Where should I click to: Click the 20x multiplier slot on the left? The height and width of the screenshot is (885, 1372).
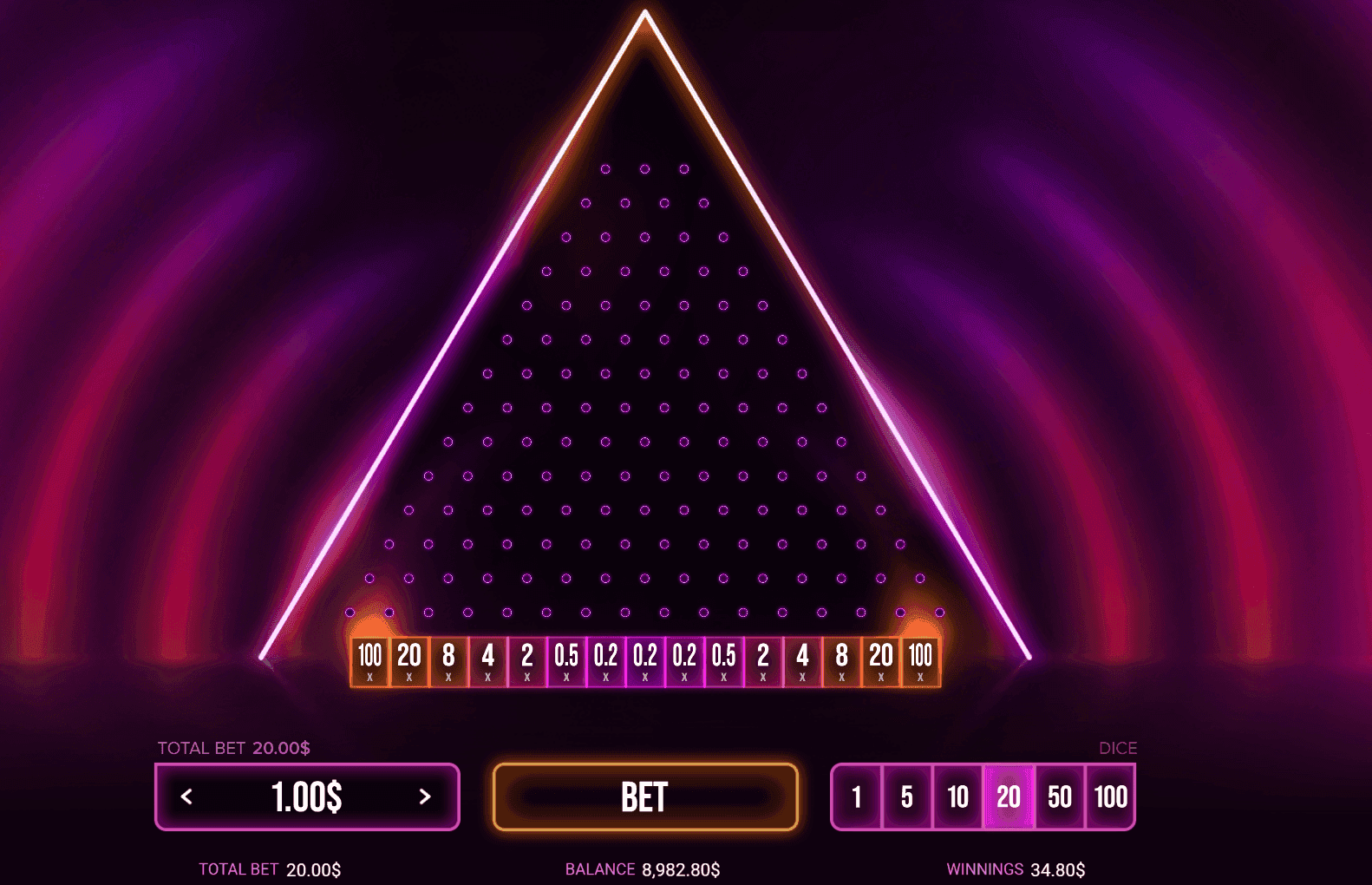pos(409,659)
